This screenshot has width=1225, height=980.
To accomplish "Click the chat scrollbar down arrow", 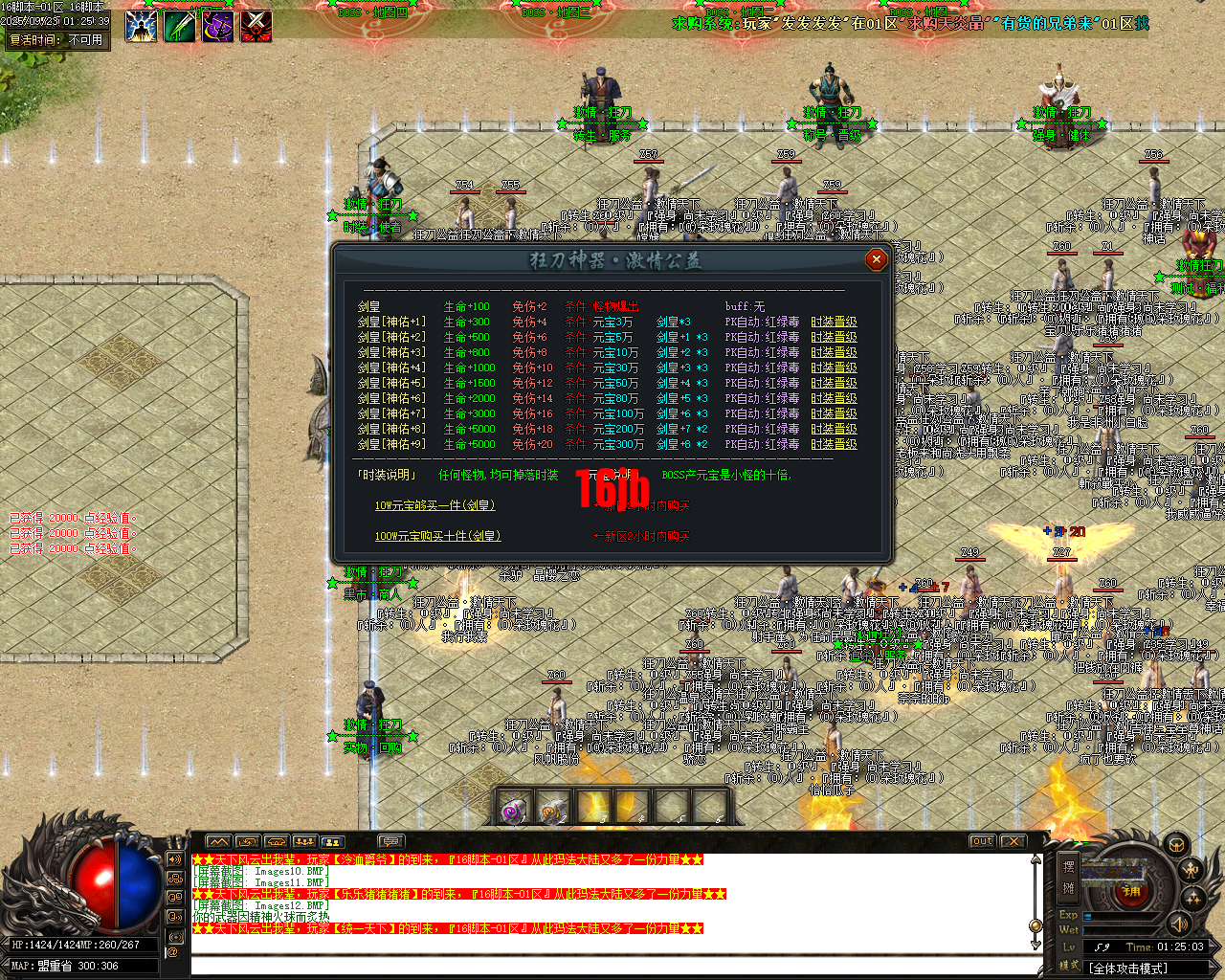I will click(1036, 944).
